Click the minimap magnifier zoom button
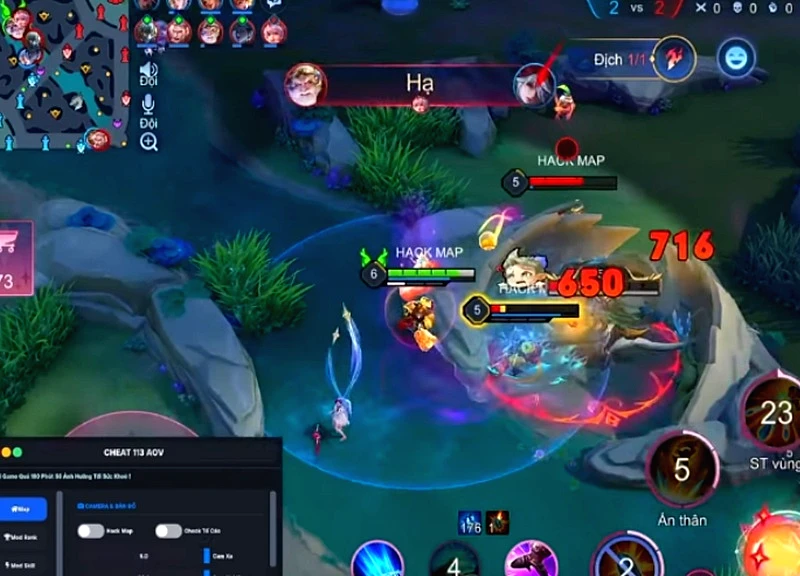 [148, 142]
